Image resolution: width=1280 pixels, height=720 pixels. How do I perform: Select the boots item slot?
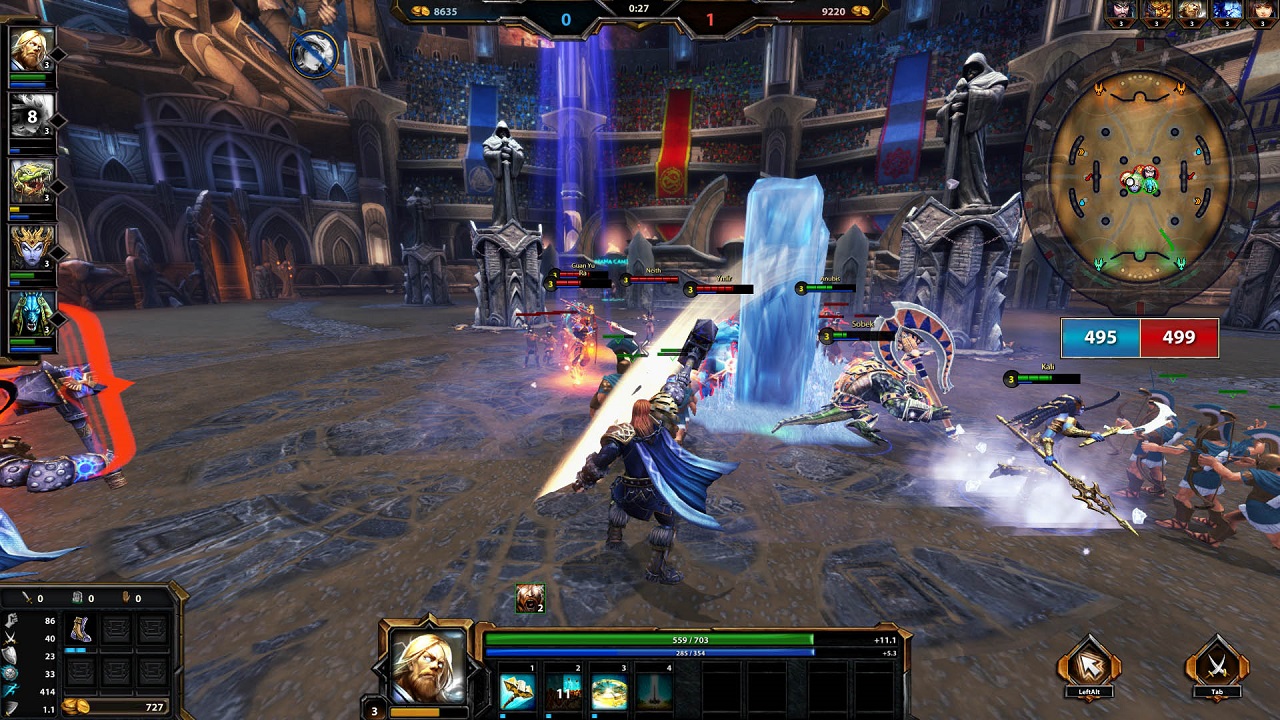(x=79, y=629)
